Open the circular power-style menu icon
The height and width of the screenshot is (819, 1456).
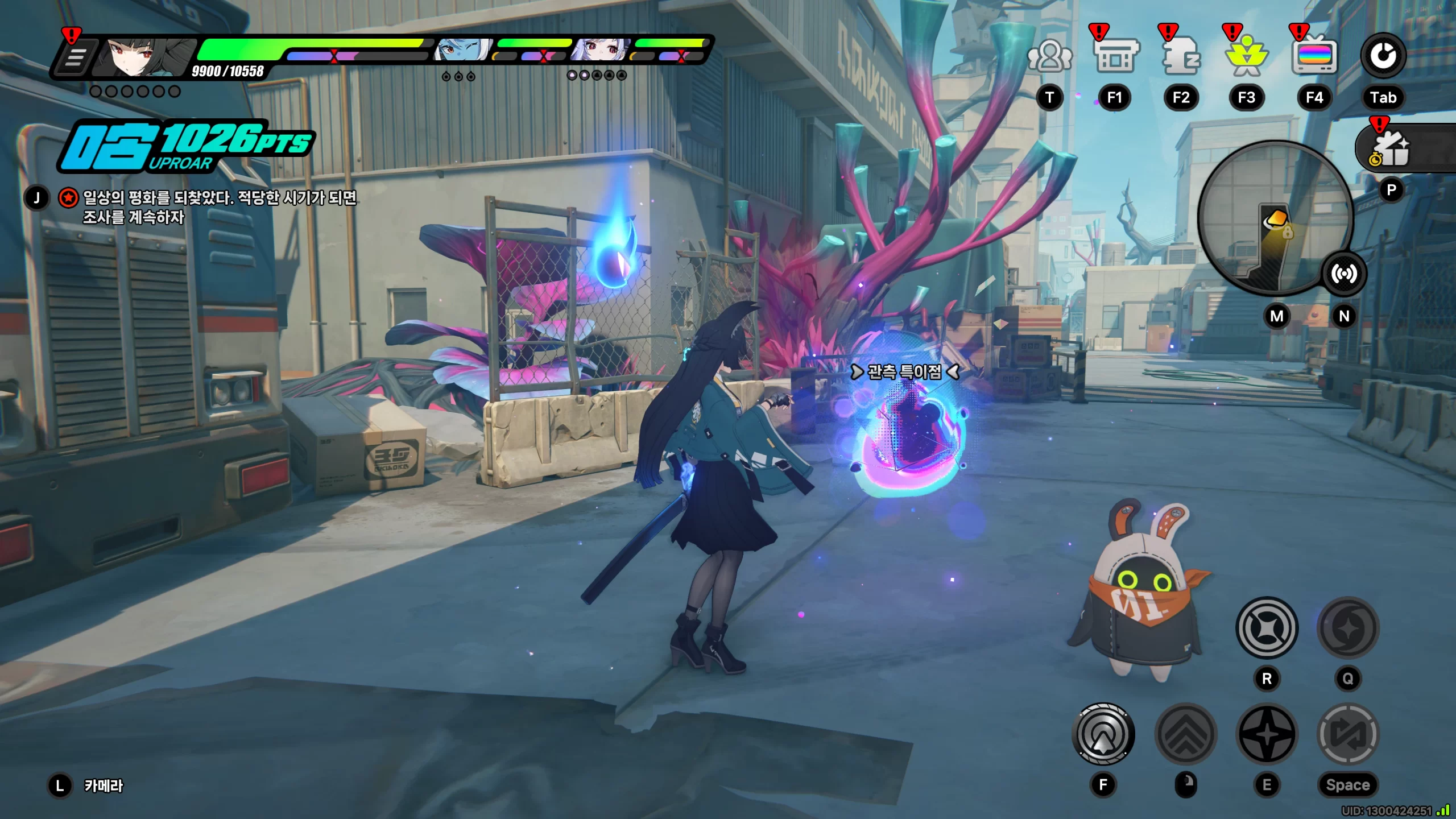pos(1383,56)
